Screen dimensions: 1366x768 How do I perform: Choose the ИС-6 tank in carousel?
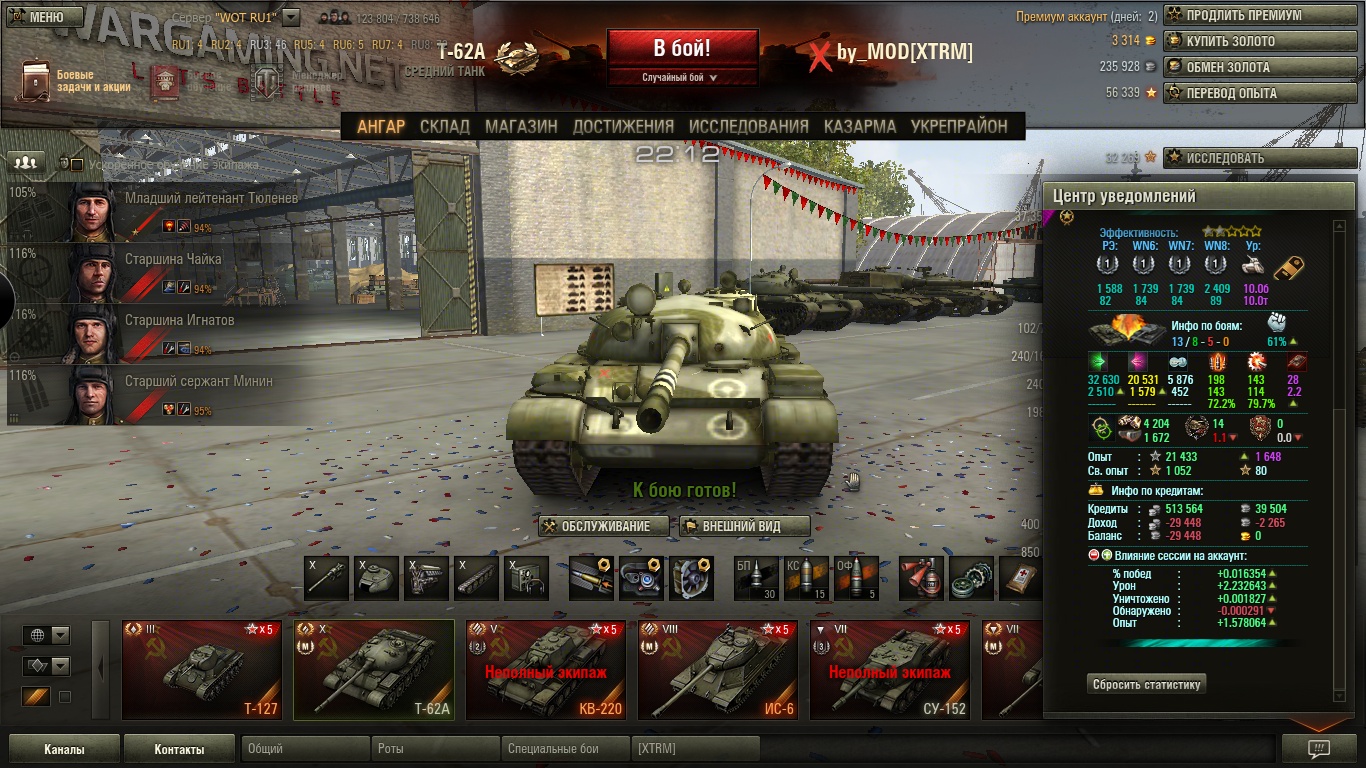718,670
